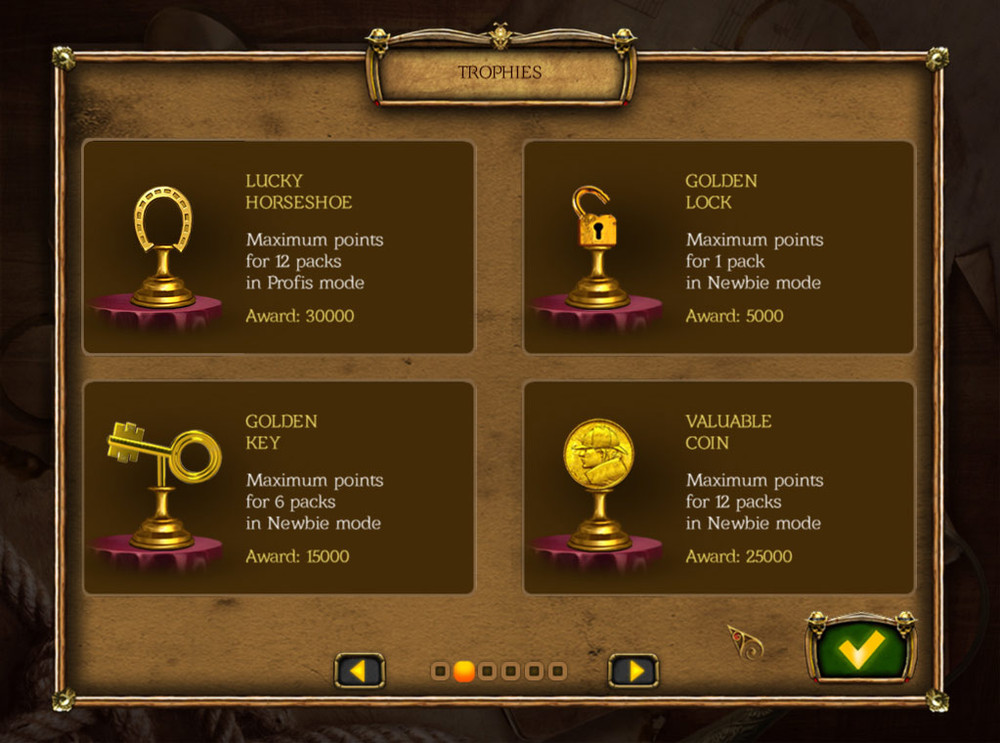This screenshot has height=743, width=1000.
Task: Select the Golden Lock trophy card
Action: pyautogui.click(x=718, y=247)
